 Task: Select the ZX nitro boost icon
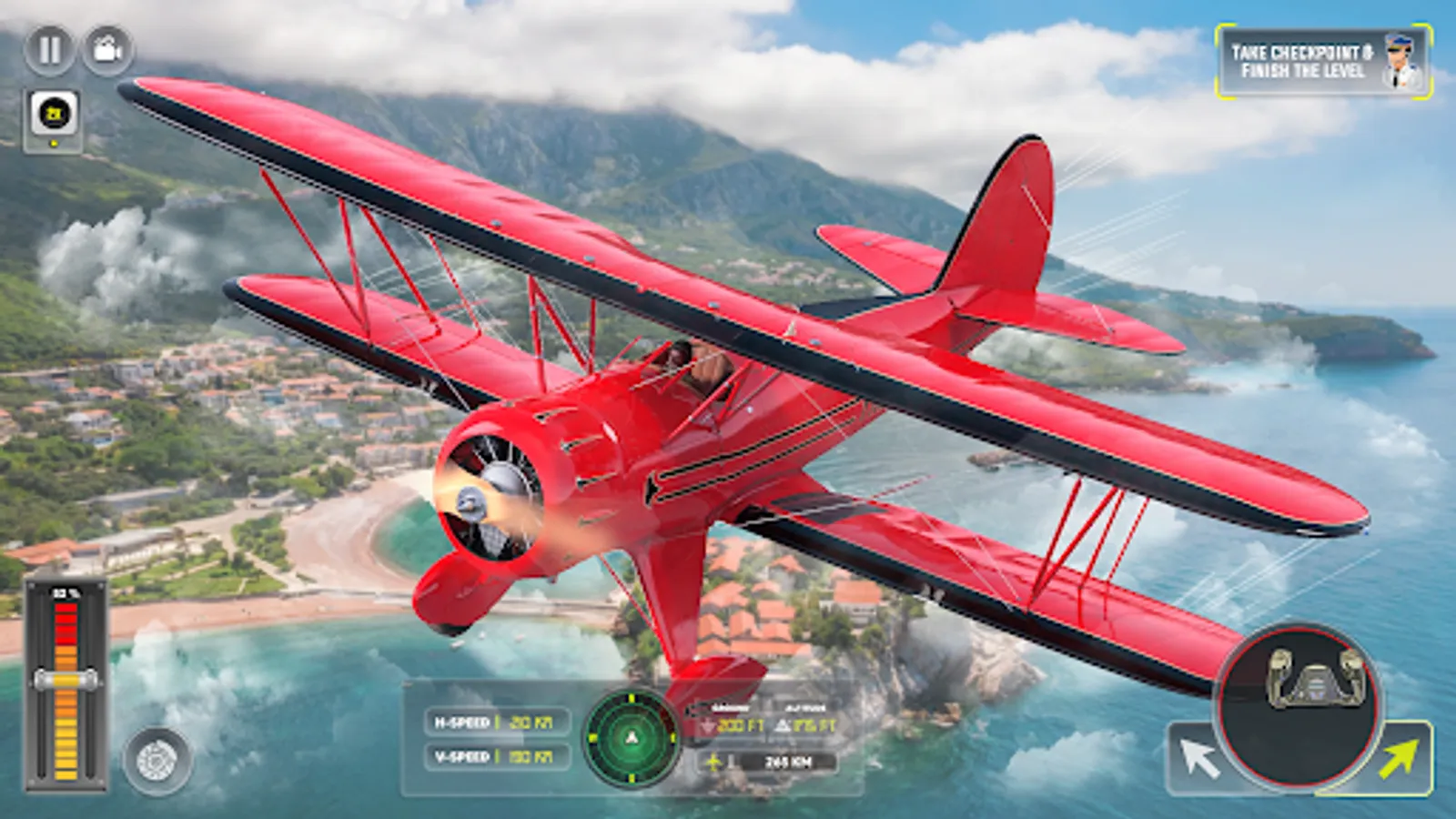pos(54,113)
